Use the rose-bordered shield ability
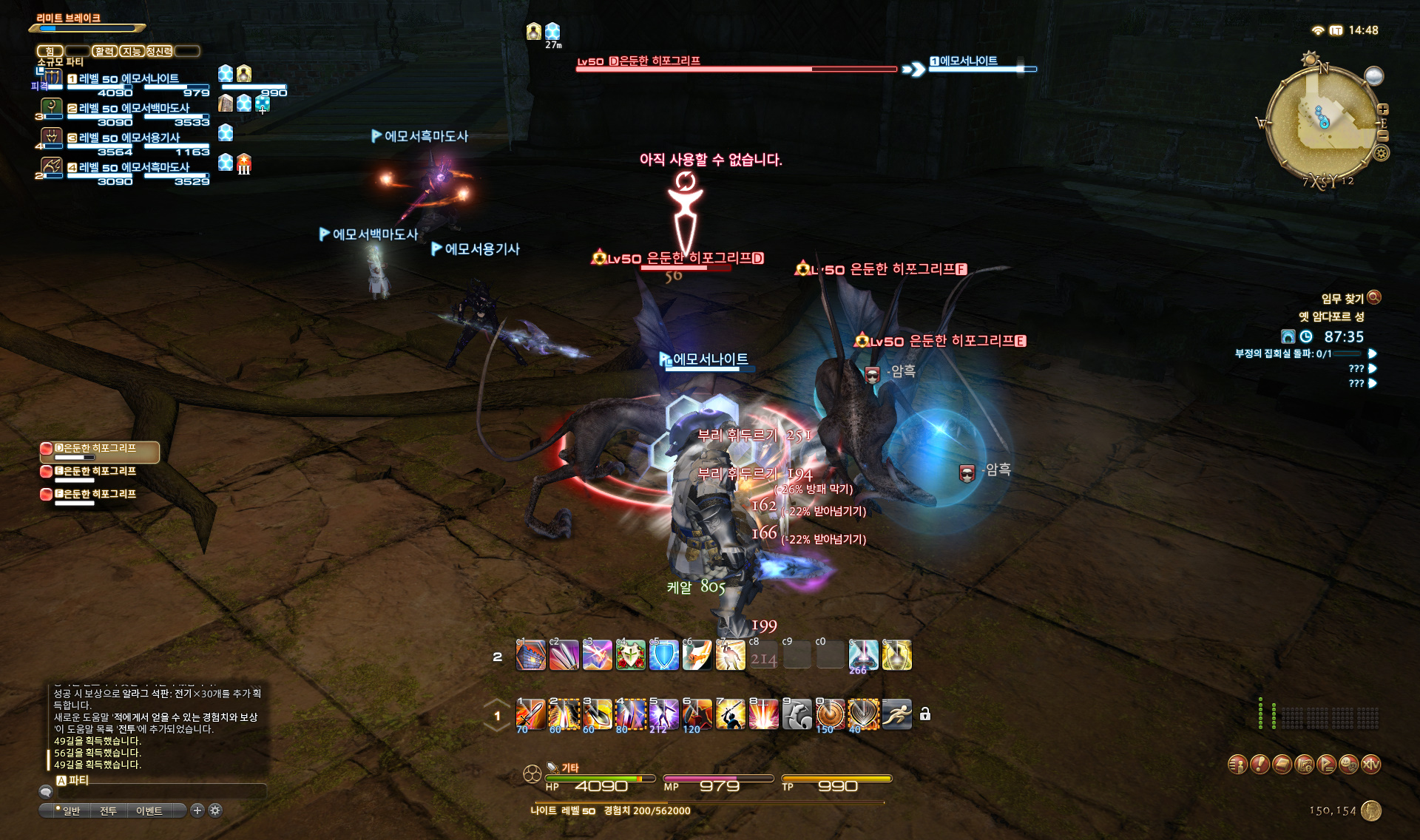This screenshot has height=840, width=1420. [x=630, y=656]
